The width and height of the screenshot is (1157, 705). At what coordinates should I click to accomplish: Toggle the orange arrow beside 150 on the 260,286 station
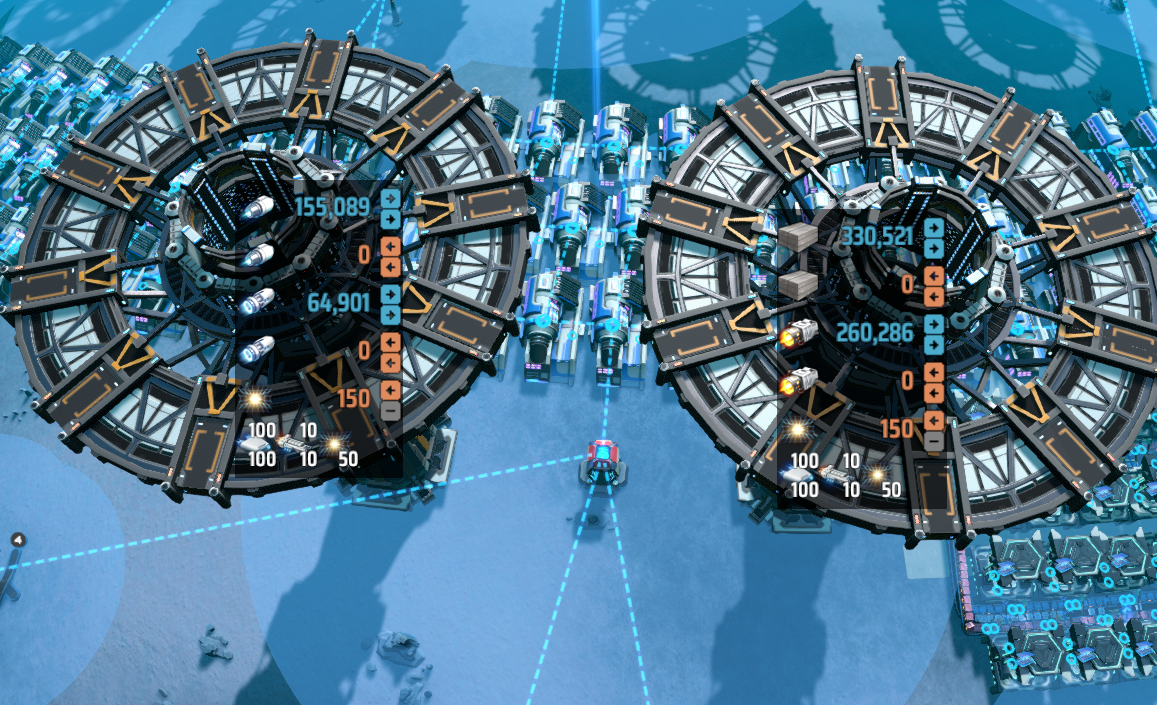point(934,419)
